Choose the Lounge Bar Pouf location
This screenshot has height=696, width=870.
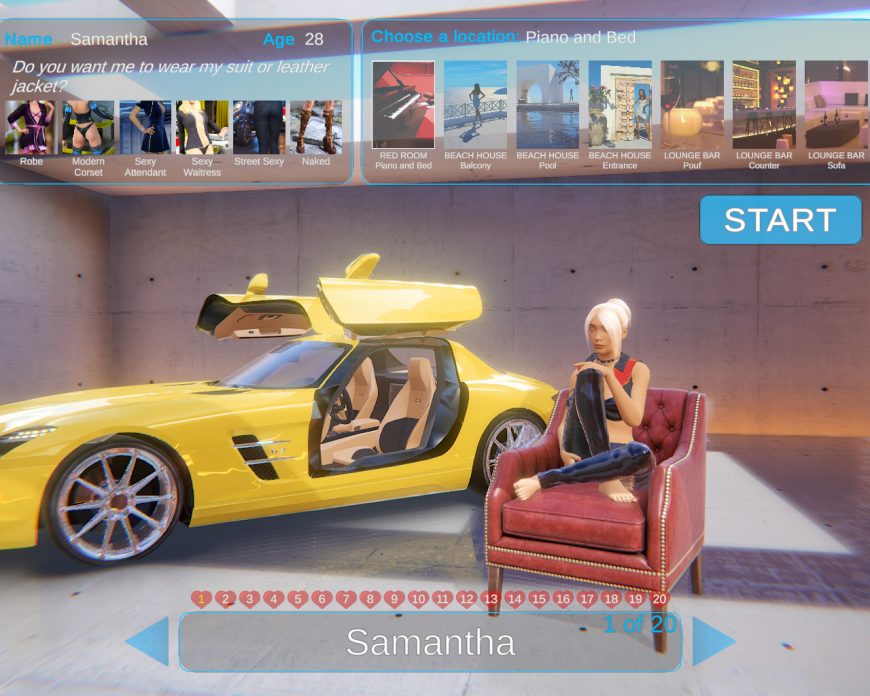pos(692,105)
